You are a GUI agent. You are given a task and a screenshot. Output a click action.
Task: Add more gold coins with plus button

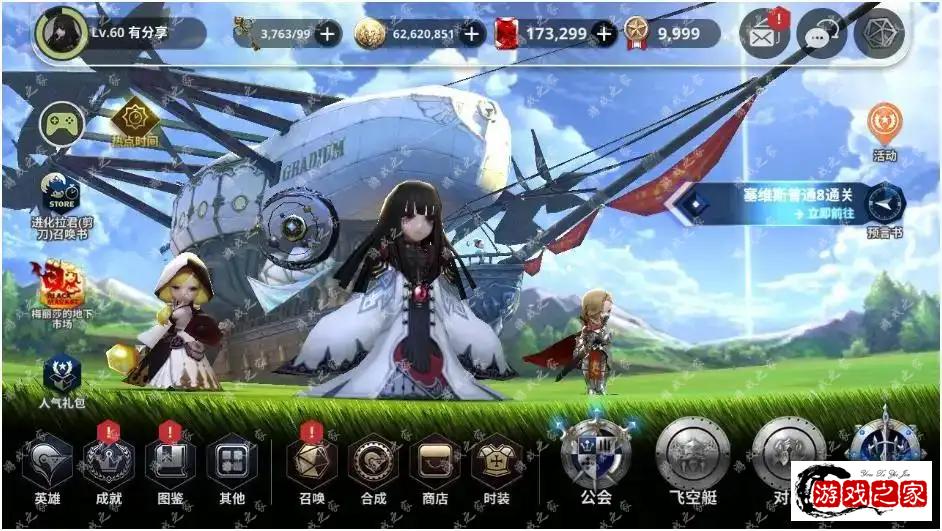pyautogui.click(x=473, y=34)
